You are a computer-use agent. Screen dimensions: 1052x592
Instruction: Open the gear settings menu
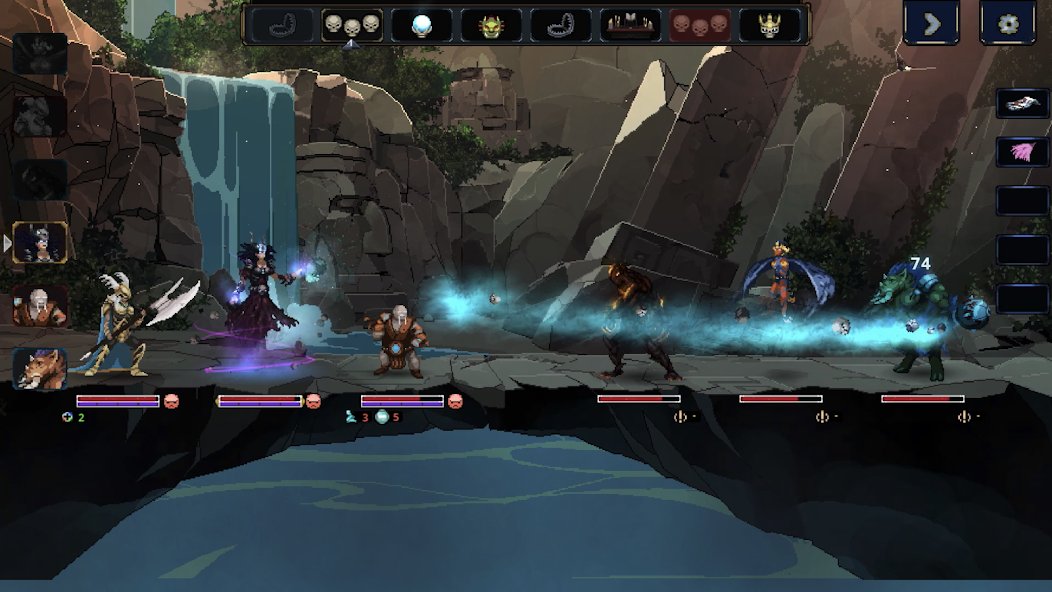point(1008,23)
